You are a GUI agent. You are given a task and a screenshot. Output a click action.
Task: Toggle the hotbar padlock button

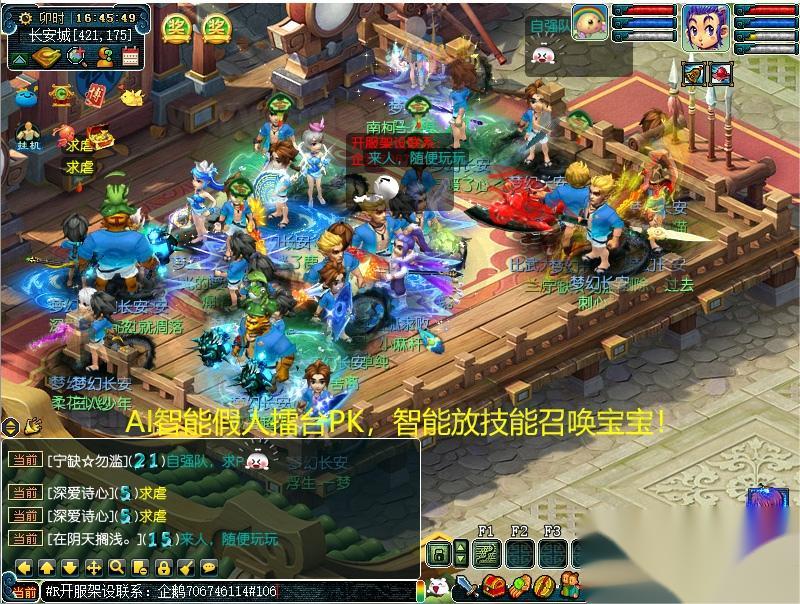(x=438, y=553)
